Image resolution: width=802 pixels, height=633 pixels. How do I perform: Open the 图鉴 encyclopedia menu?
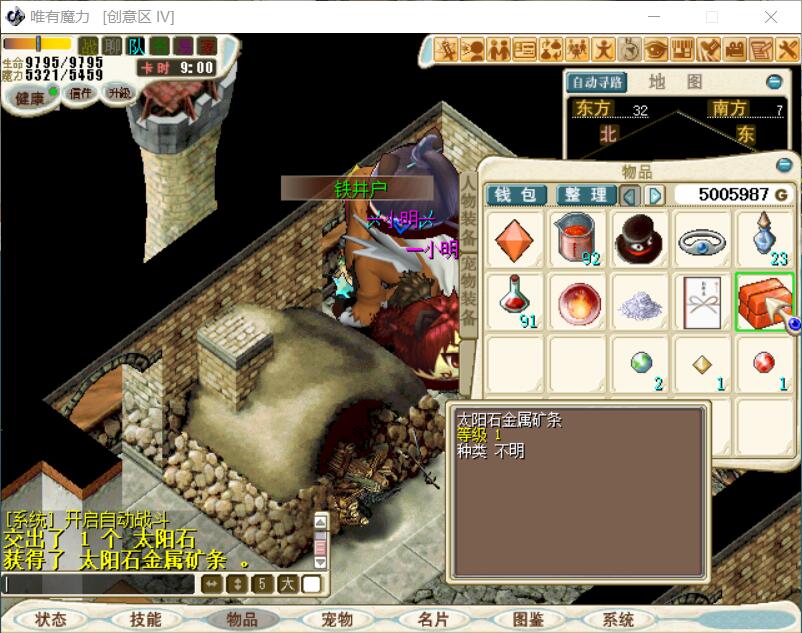[528, 619]
